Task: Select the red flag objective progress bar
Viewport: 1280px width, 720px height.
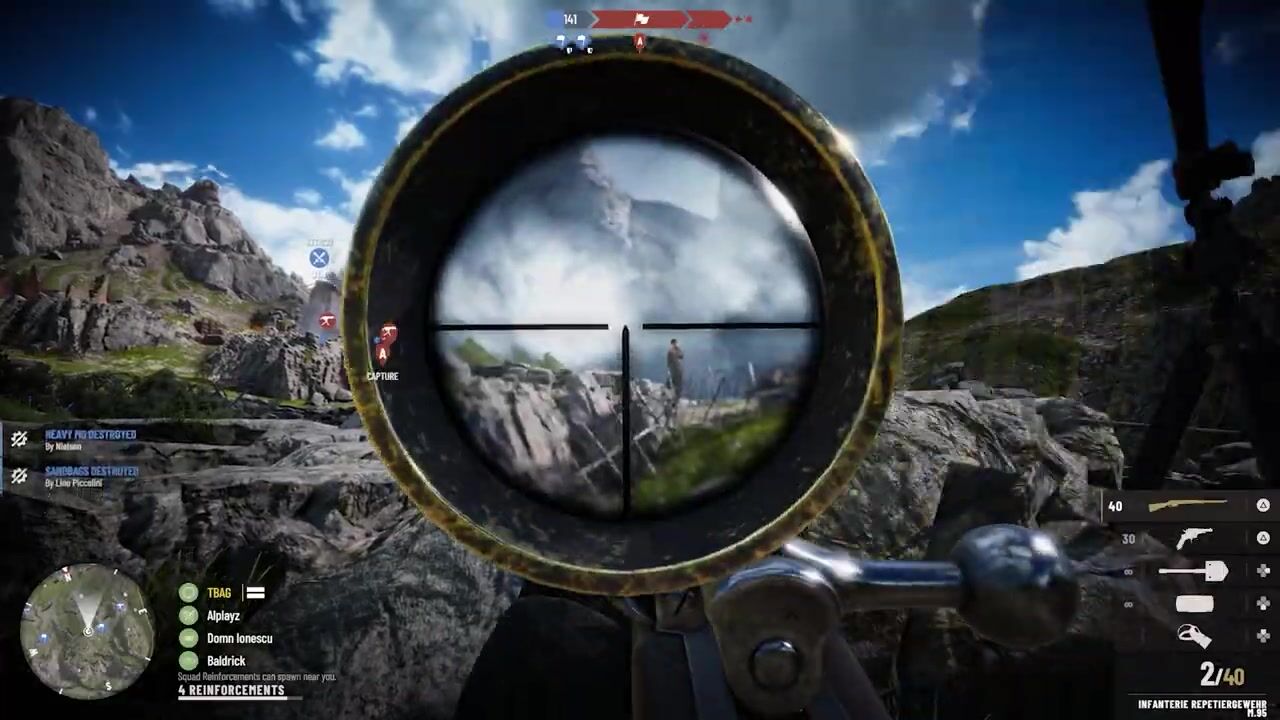Action: click(641, 19)
